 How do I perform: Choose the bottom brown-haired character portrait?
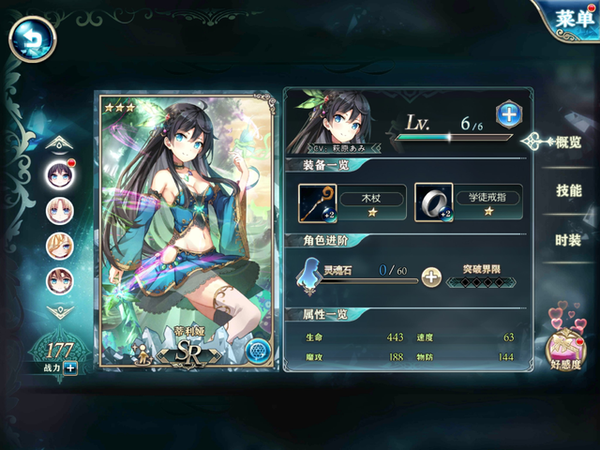click(60, 281)
